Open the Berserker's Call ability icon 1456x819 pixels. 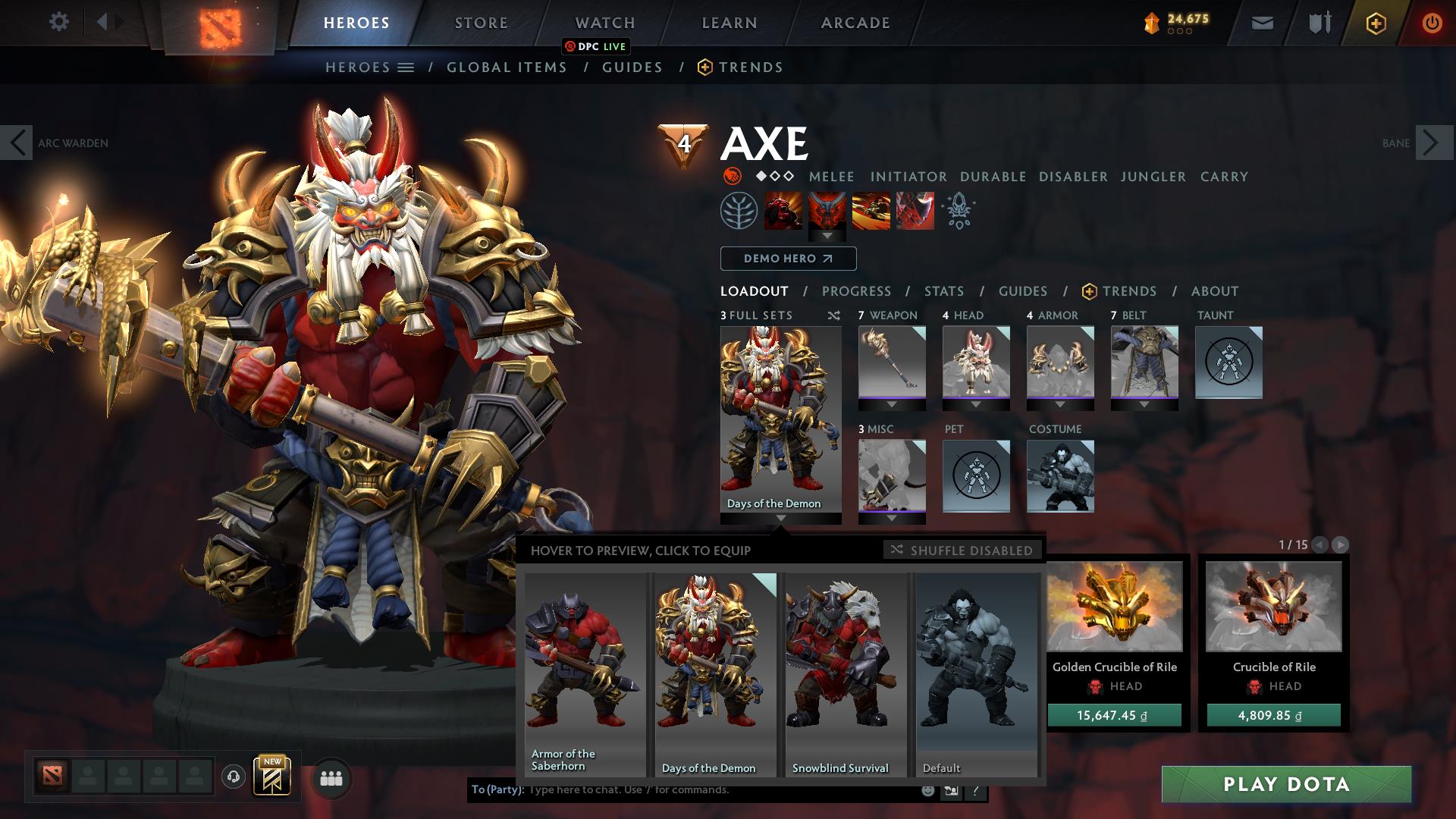782,212
